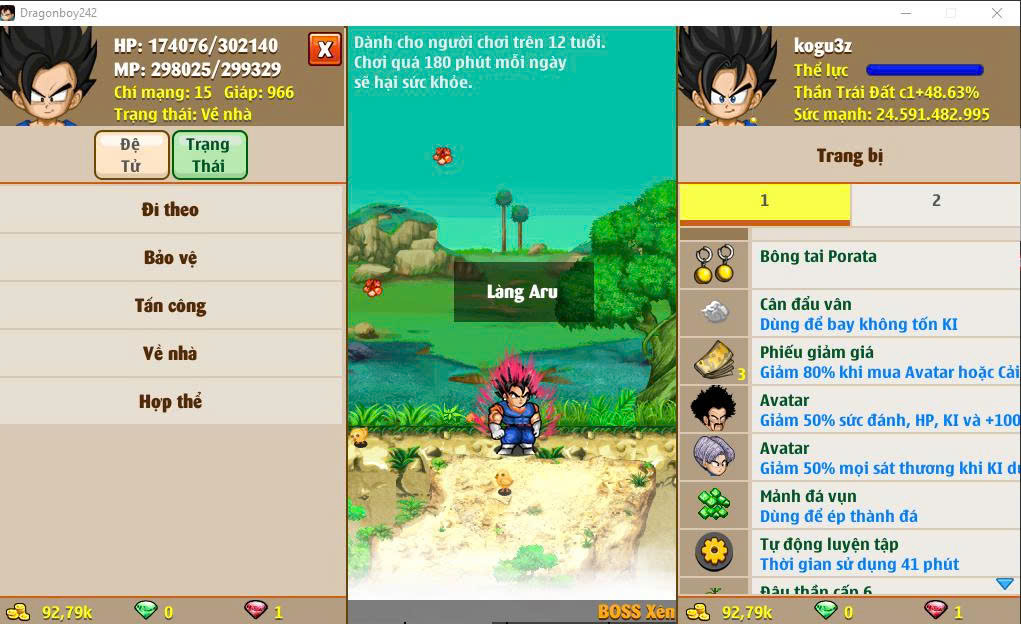The height and width of the screenshot is (624, 1021).
Task: Pick the Avatar reducing 50% mọi sát thương
Action: click(850, 457)
